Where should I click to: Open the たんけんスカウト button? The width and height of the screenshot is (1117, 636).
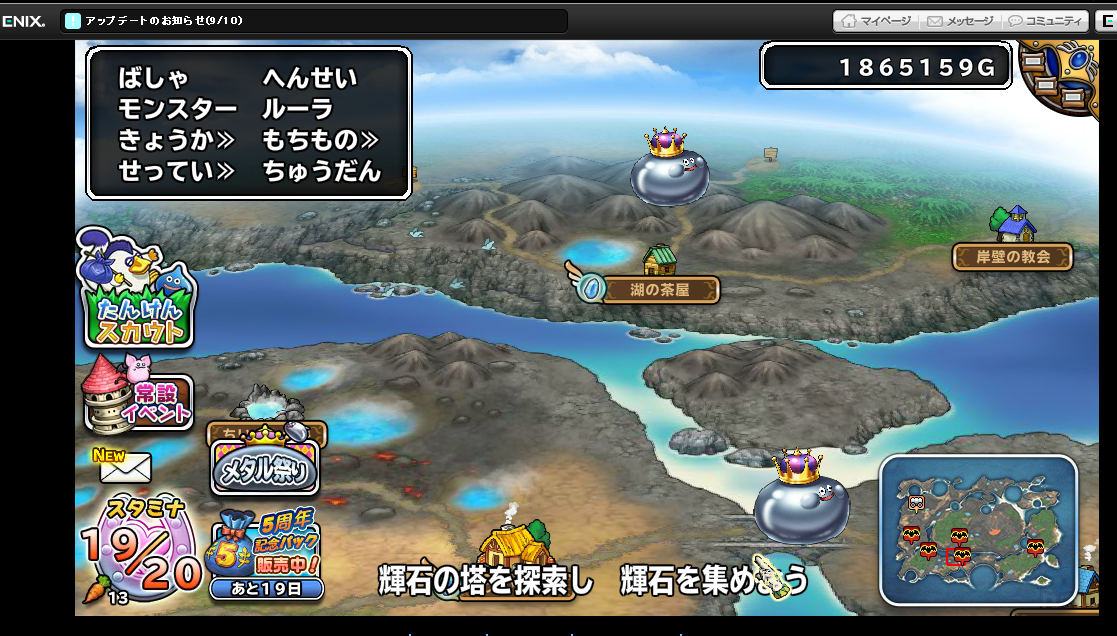[x=138, y=290]
